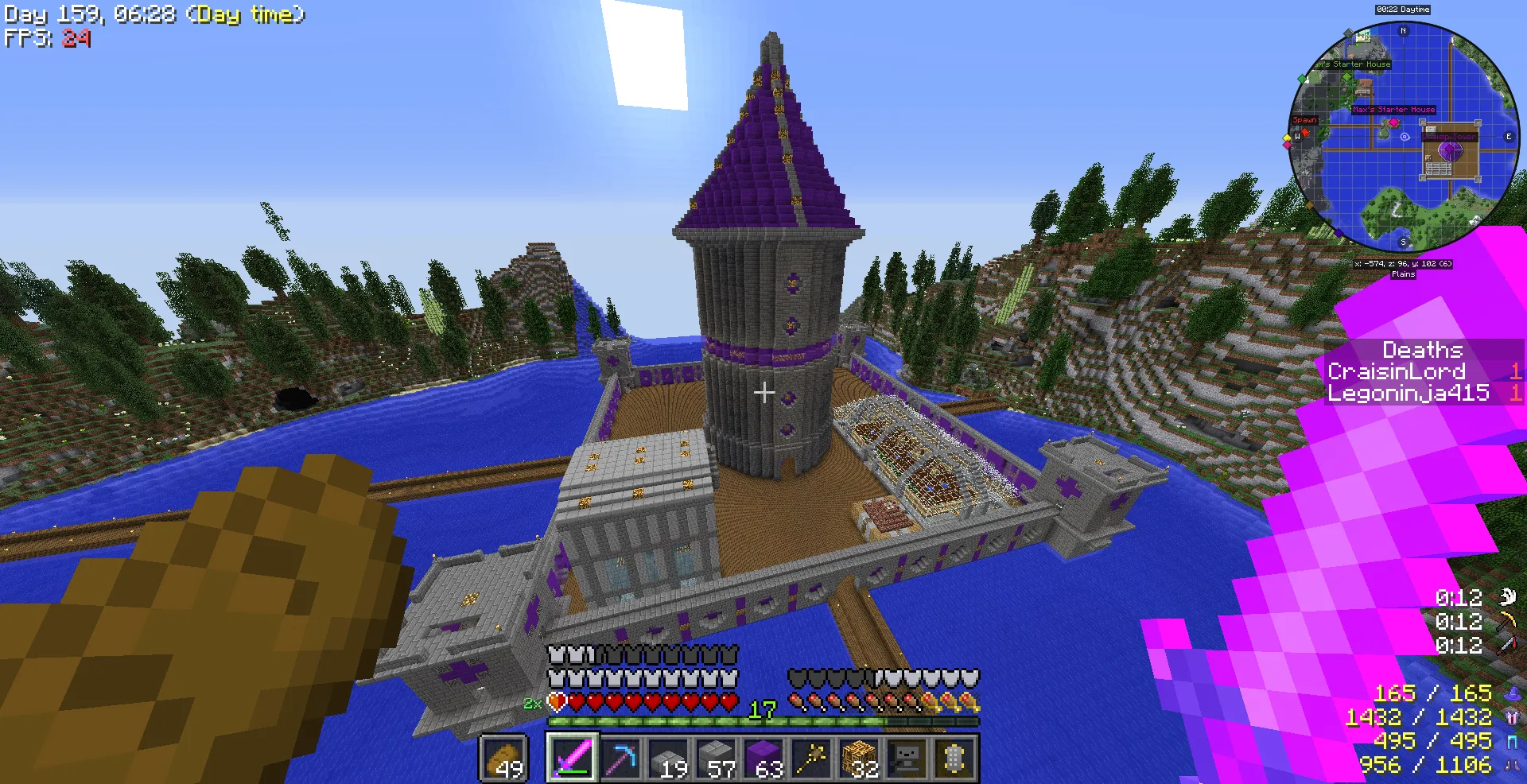Click the wizard hat armor durability icon
Image resolution: width=1527 pixels, height=784 pixels.
(x=1513, y=696)
